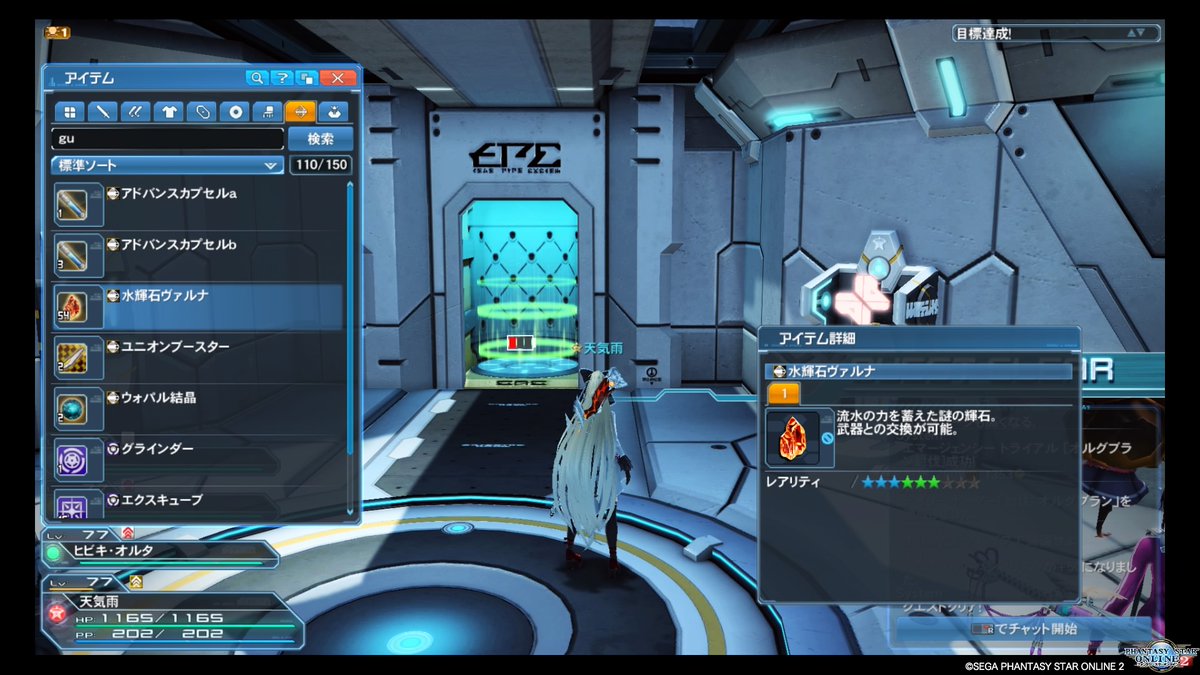Click the overlapping-windows button in the item title bar
The width and height of the screenshot is (1200, 675).
pos(308,78)
